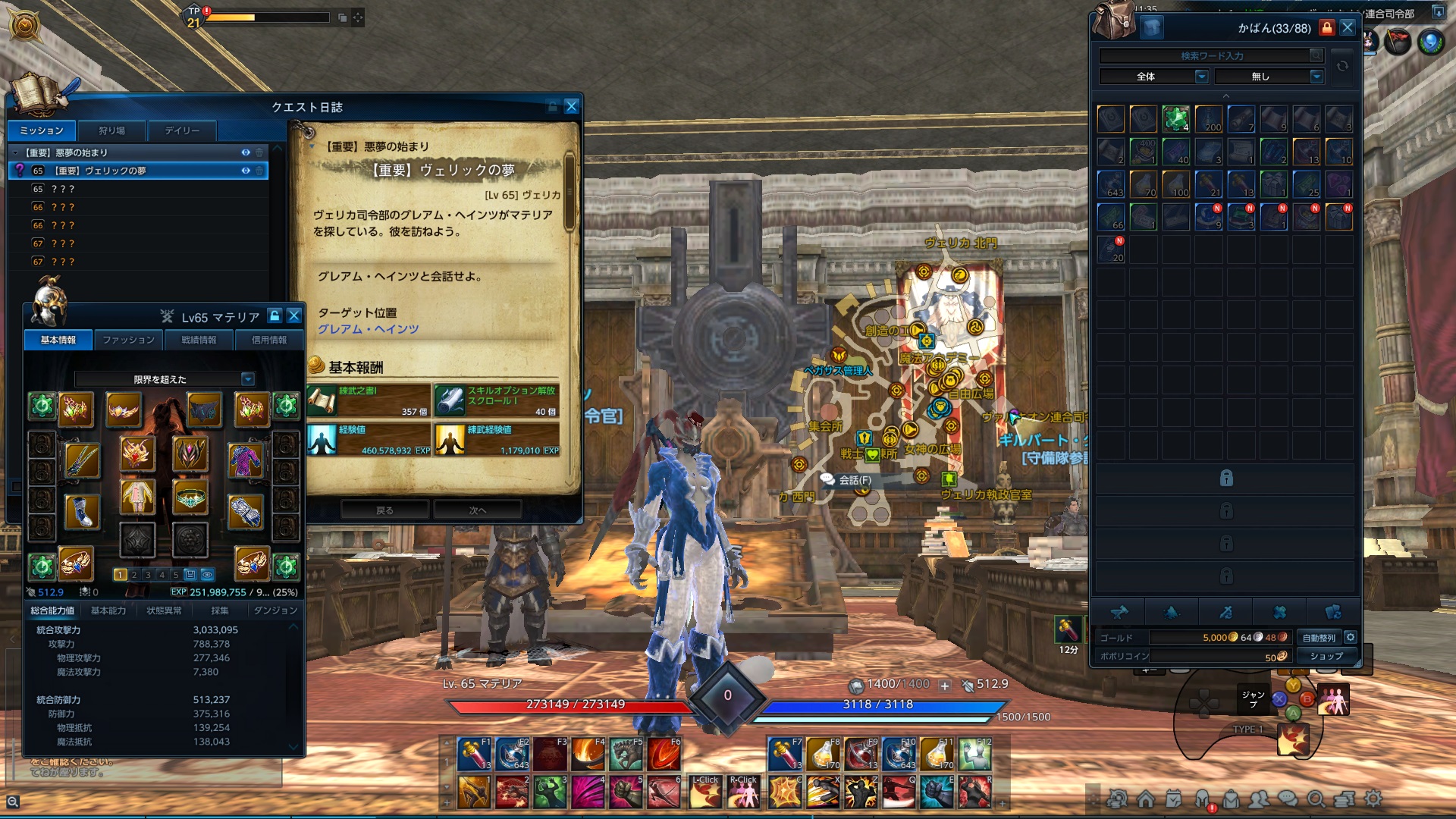Open the search magnifier icon in the bottom-right bar
The image size is (1456, 819).
1316,798
